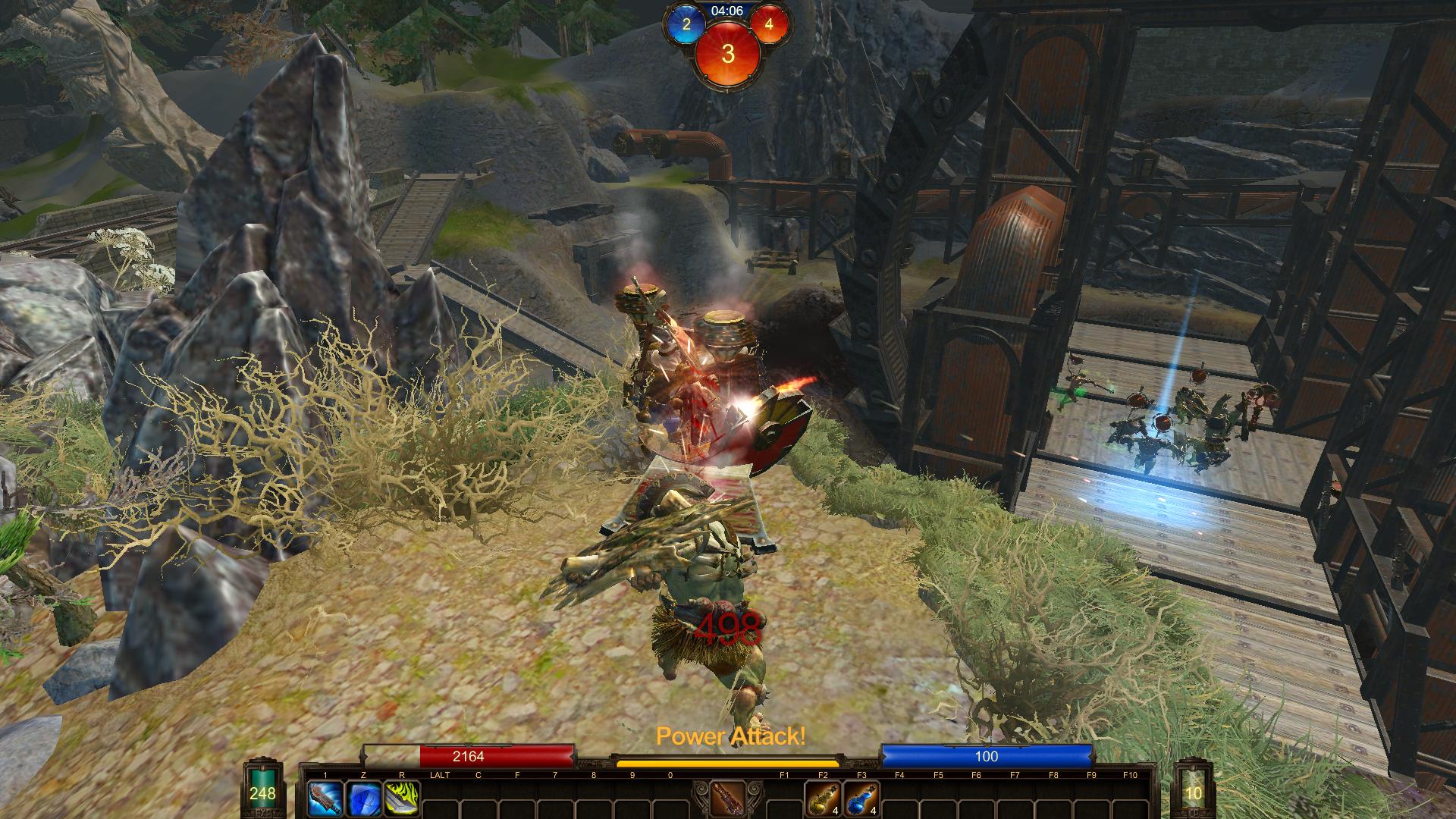Drink the yellow potion
Image resolution: width=1456 pixels, height=819 pixels.
[823, 799]
